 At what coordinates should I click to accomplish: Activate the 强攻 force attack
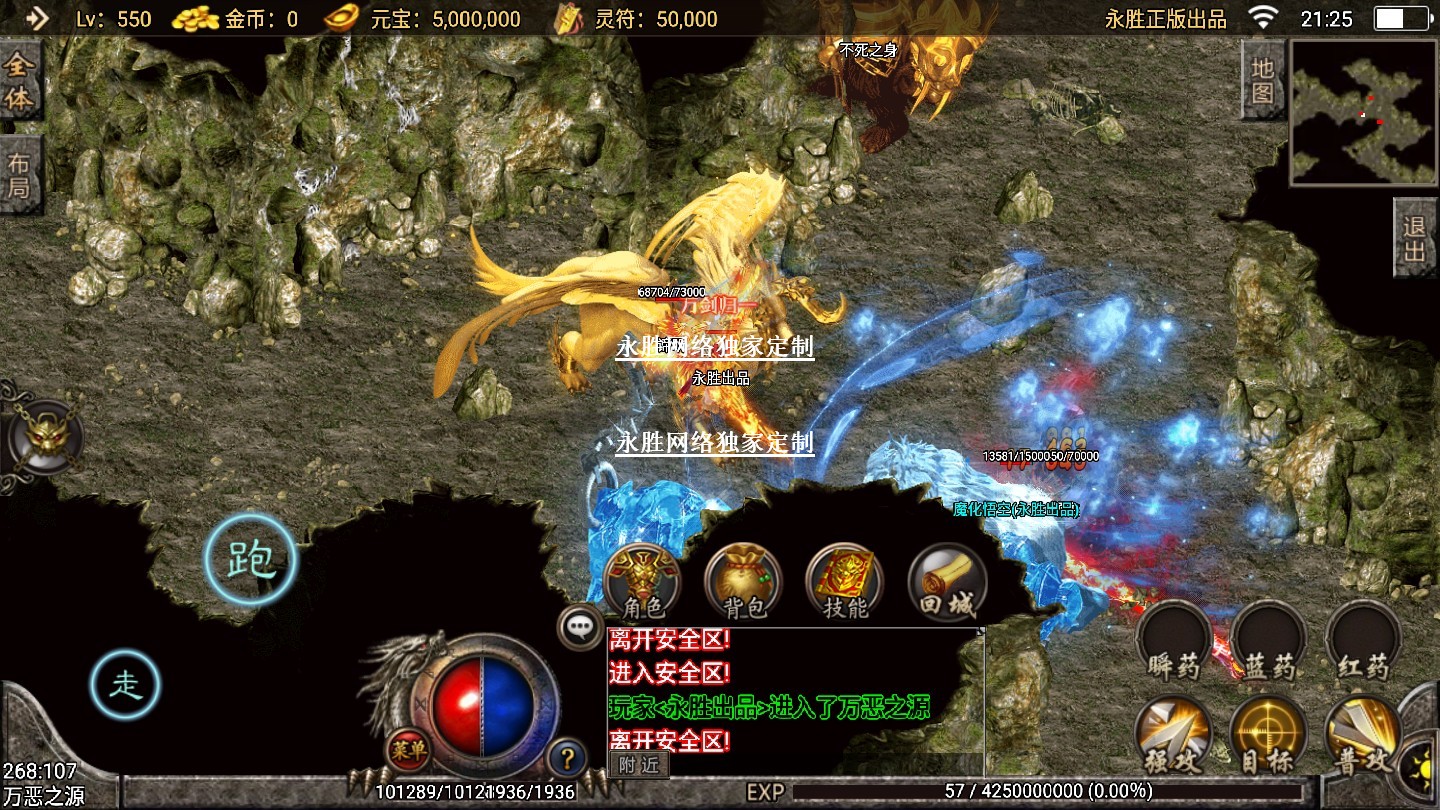coord(1174,735)
